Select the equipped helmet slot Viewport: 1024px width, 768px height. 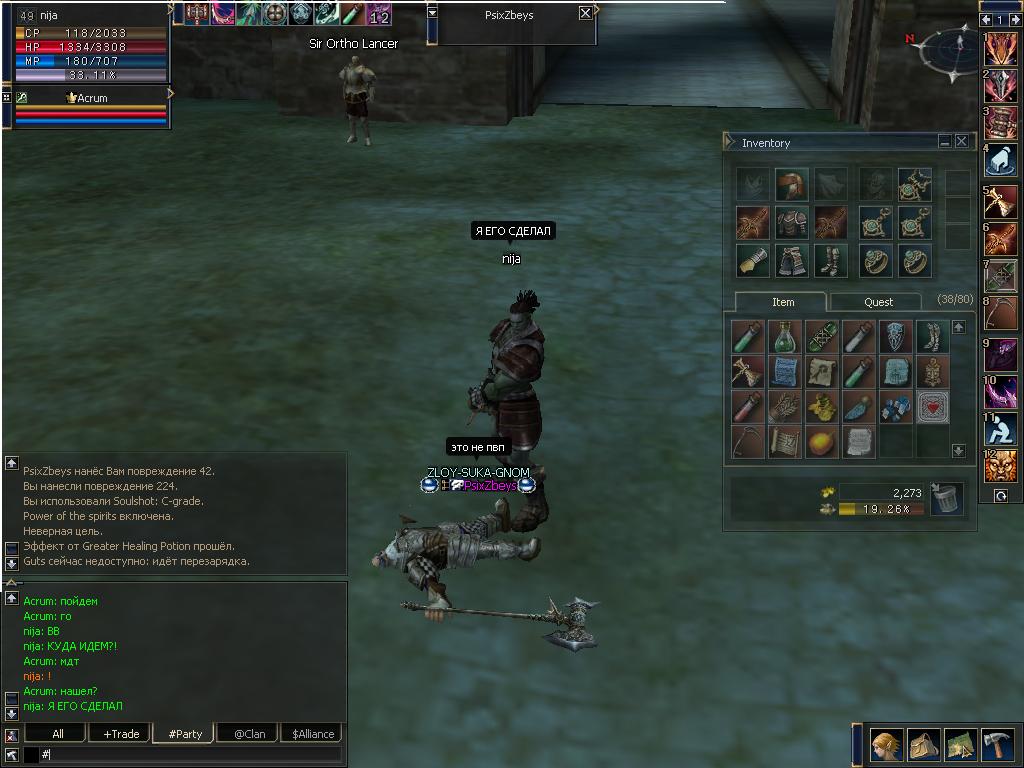(791, 184)
